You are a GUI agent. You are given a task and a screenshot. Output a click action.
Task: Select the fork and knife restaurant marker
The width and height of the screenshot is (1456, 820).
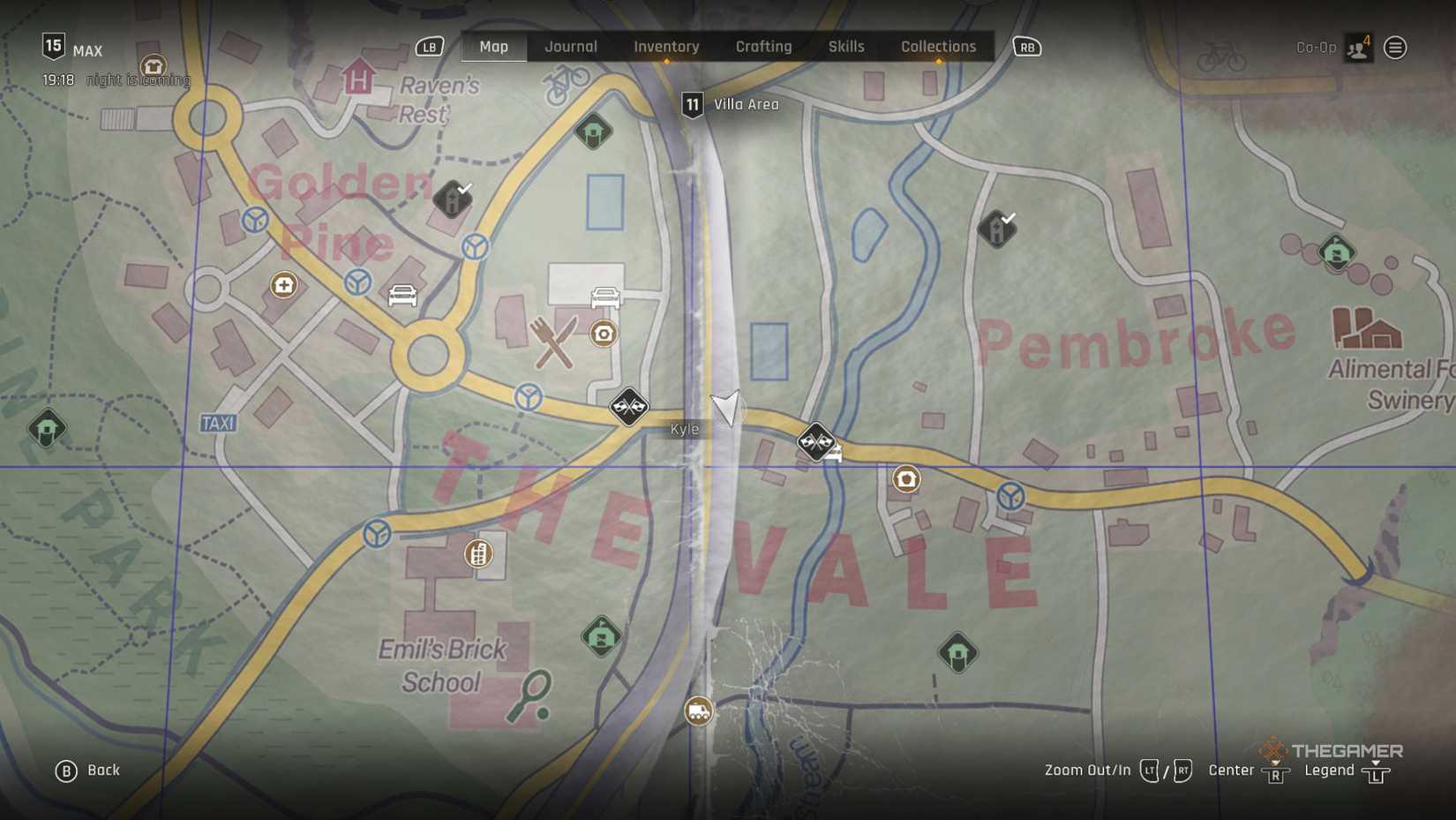pyautogui.click(x=553, y=342)
